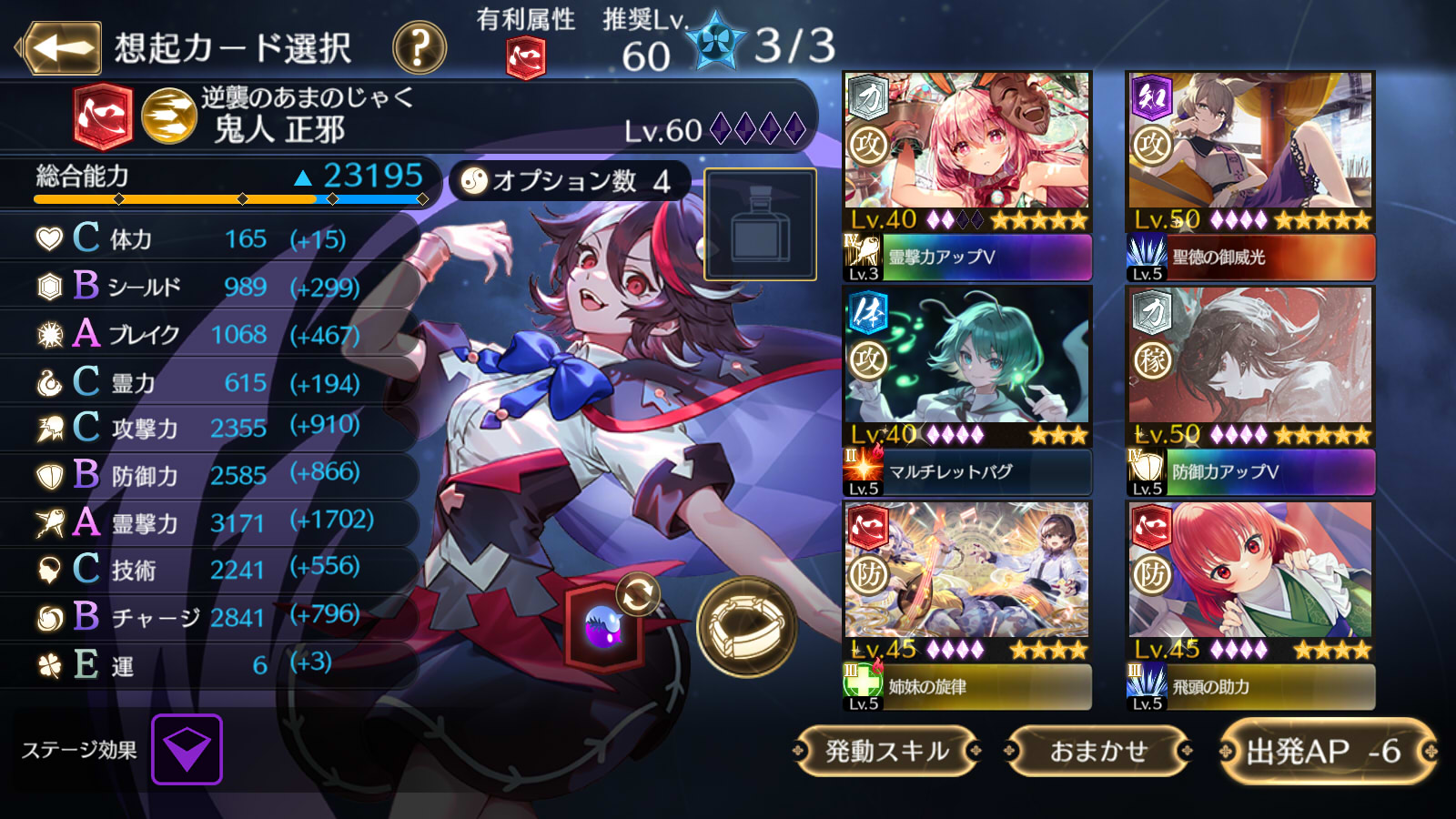The width and height of the screenshot is (1456, 819).
Task: Open the ステージ効果 purple gem icon
Action: click(187, 749)
